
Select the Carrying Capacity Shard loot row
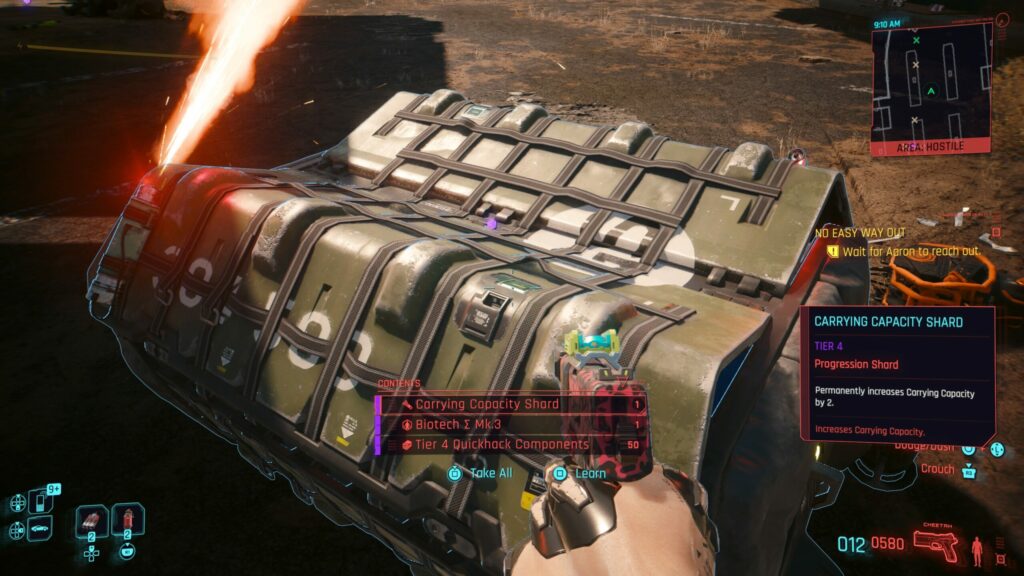(x=510, y=405)
